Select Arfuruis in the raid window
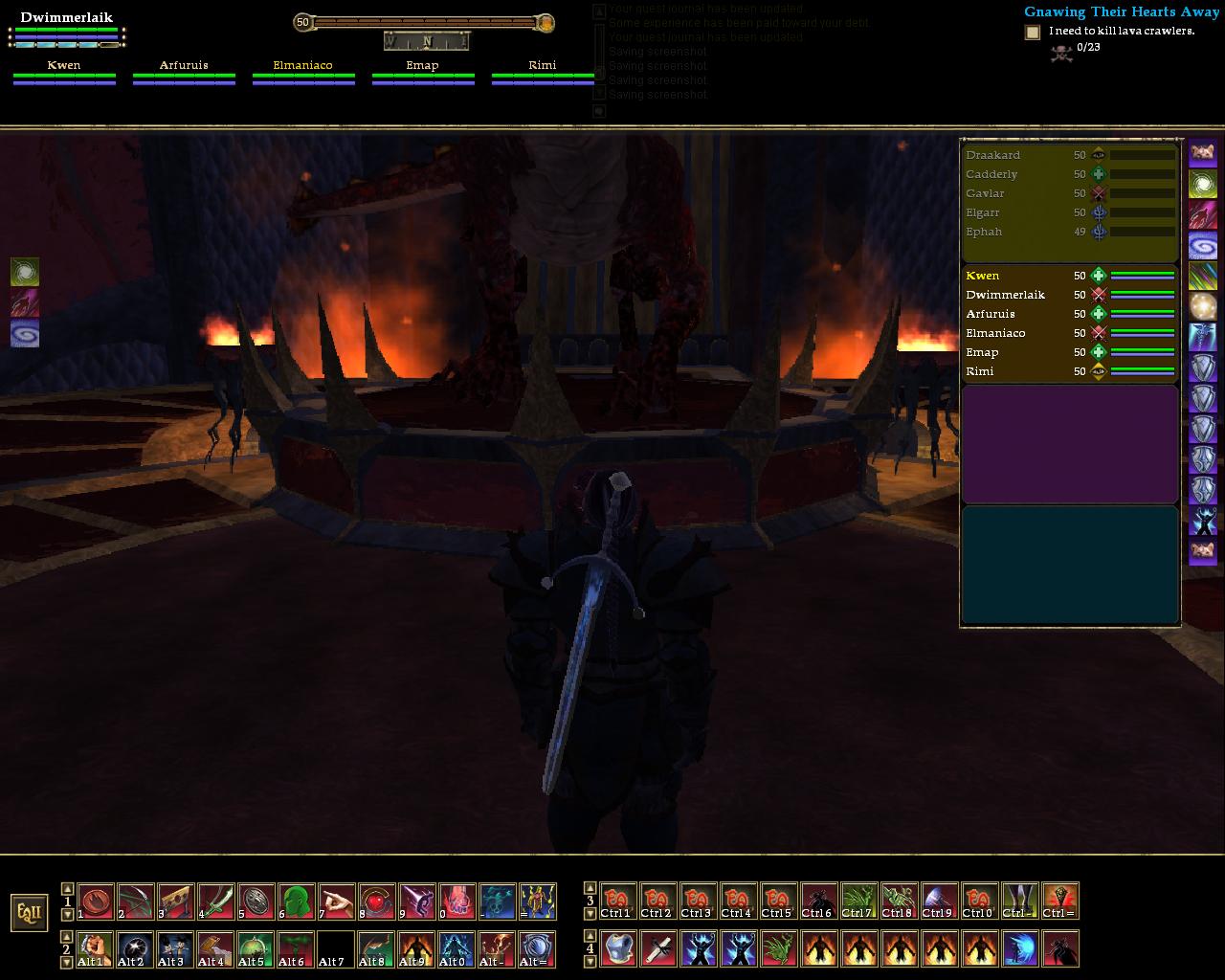1225x980 pixels. coord(991,314)
